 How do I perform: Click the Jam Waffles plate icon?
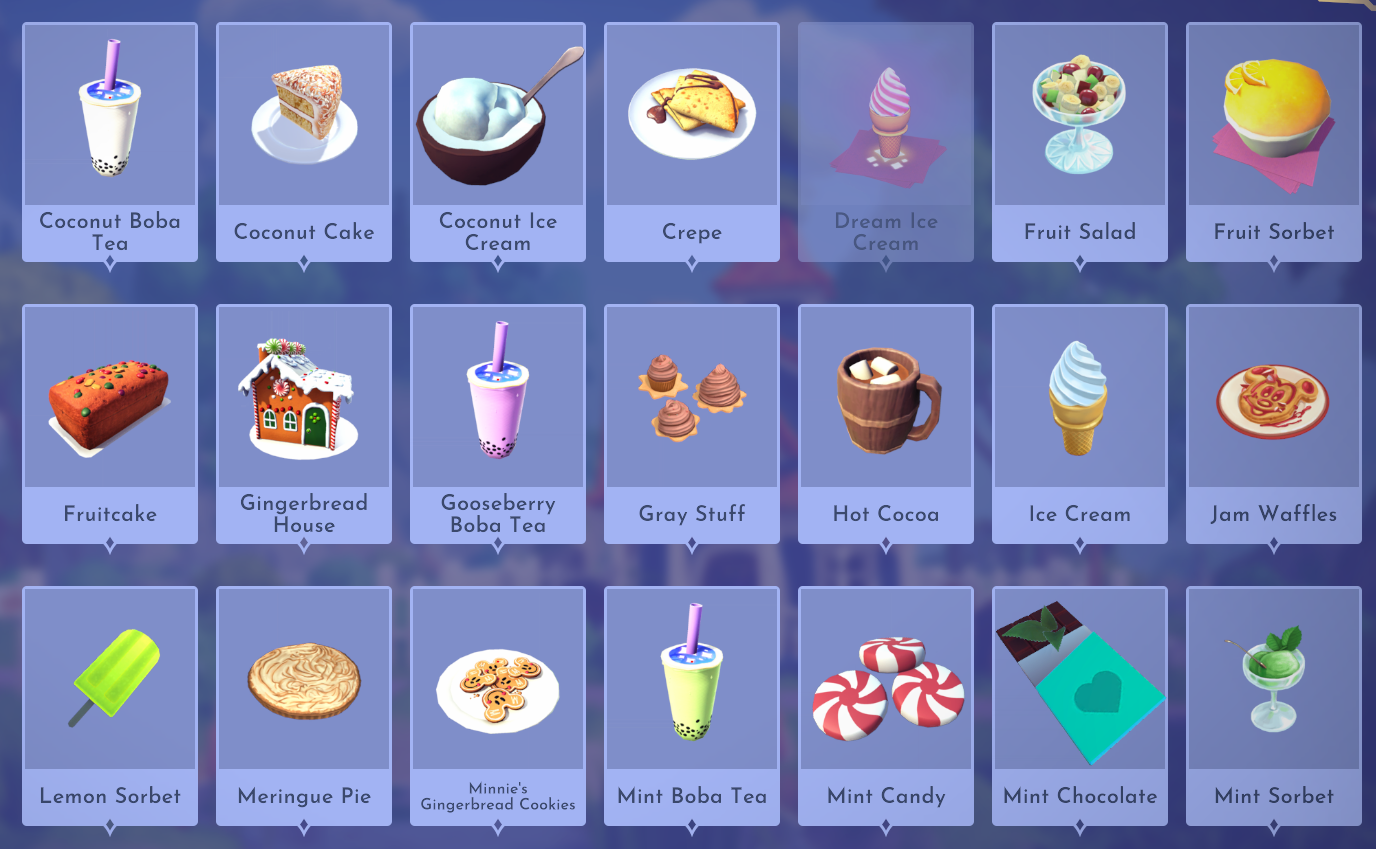pos(1273,397)
